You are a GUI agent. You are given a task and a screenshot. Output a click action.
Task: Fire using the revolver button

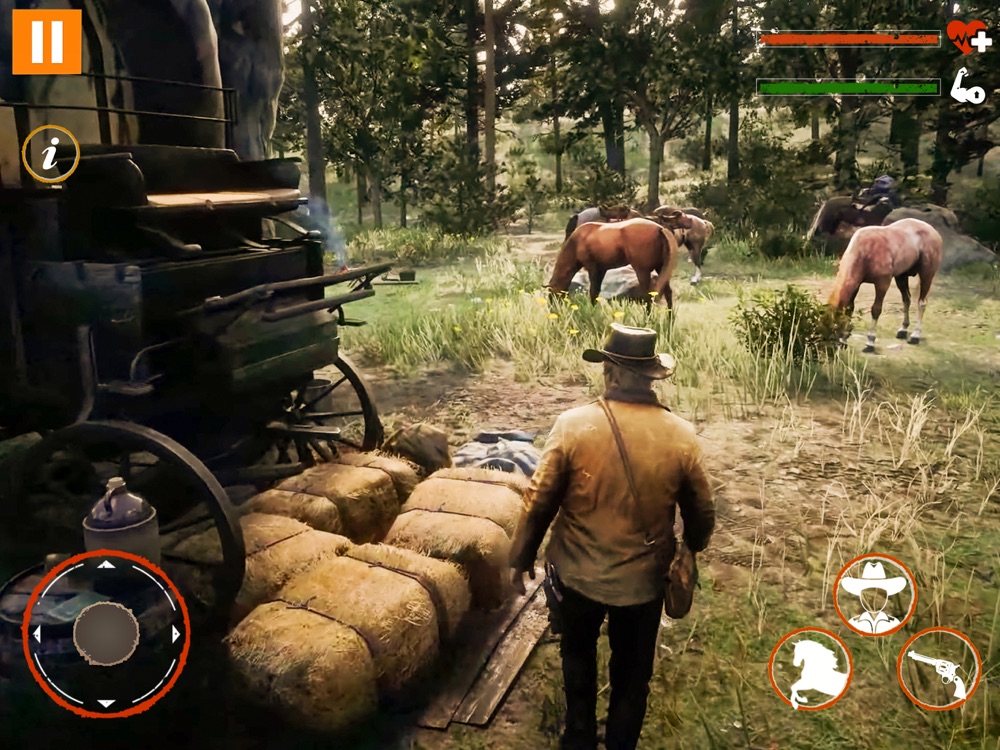(939, 669)
